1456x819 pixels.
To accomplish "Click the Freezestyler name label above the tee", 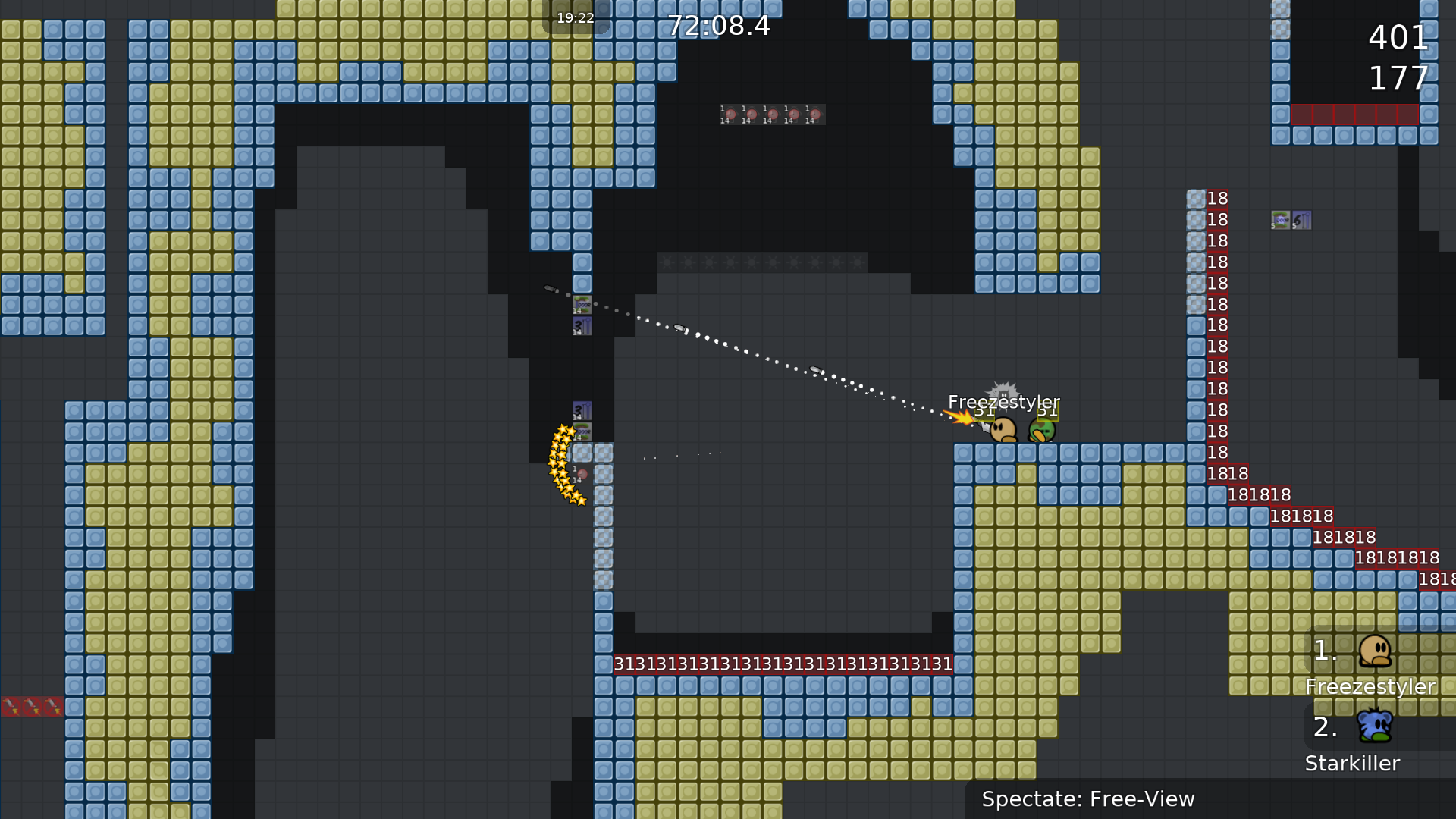I will 1005,403.
